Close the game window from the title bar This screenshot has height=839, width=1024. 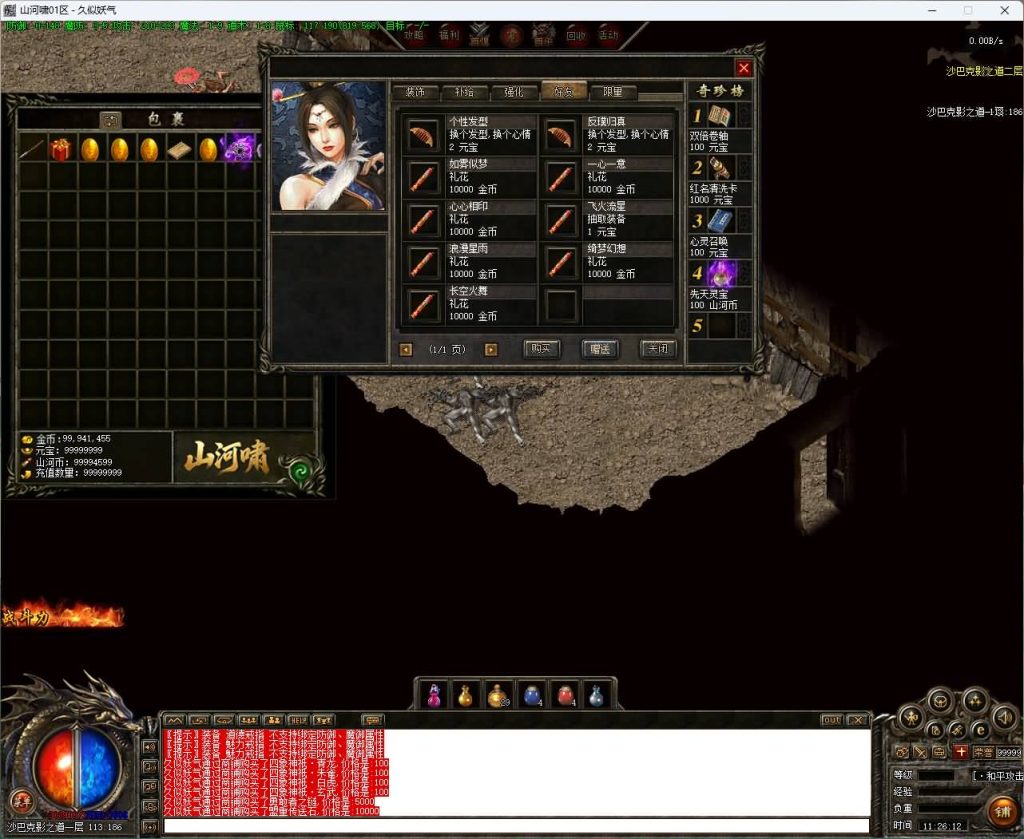1002,9
